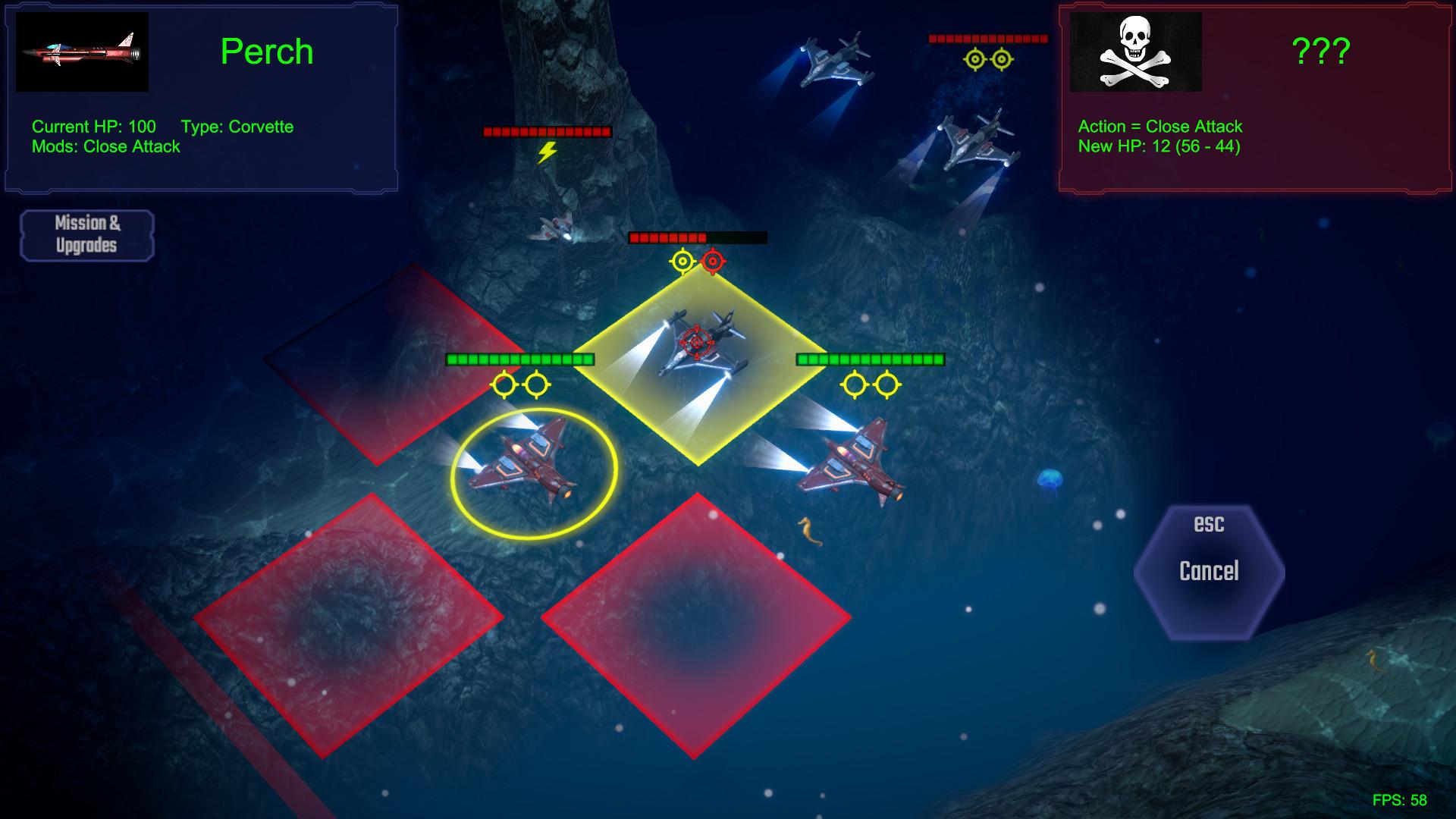Open the Mission & Upgrades menu
Viewport: 1456px width, 819px height.
86,233
